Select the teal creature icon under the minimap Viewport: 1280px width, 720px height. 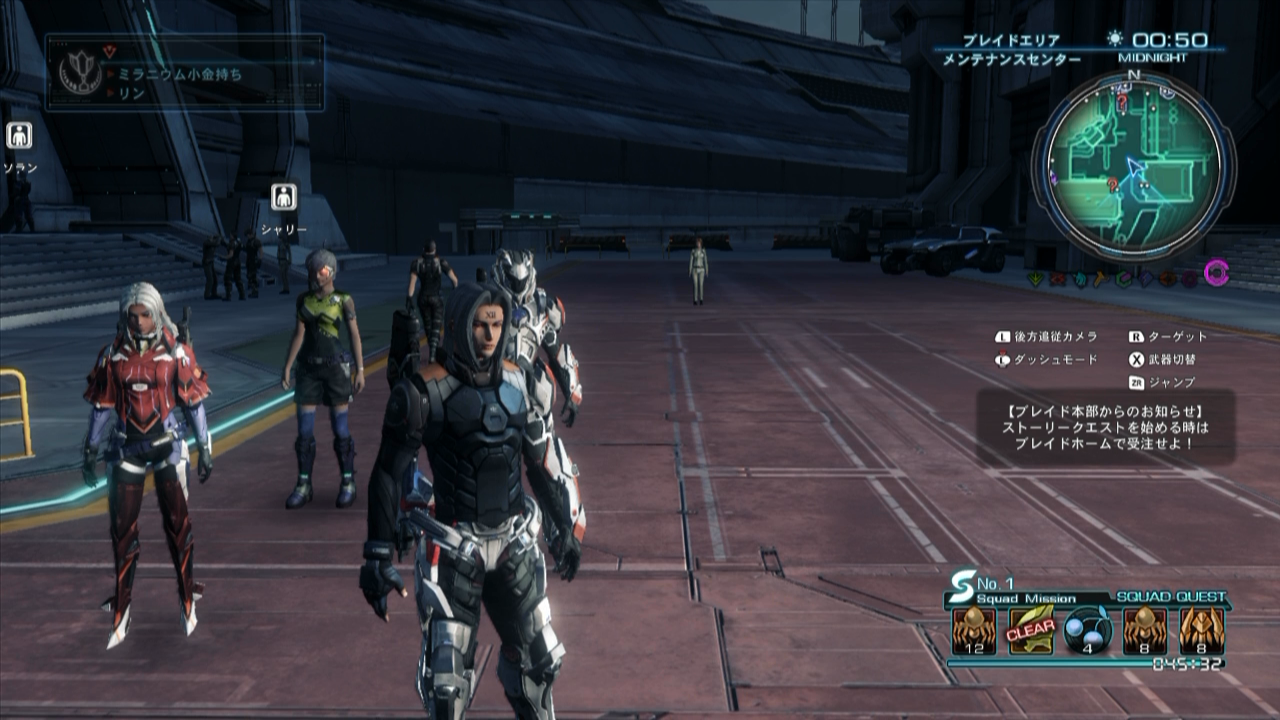point(1081,278)
